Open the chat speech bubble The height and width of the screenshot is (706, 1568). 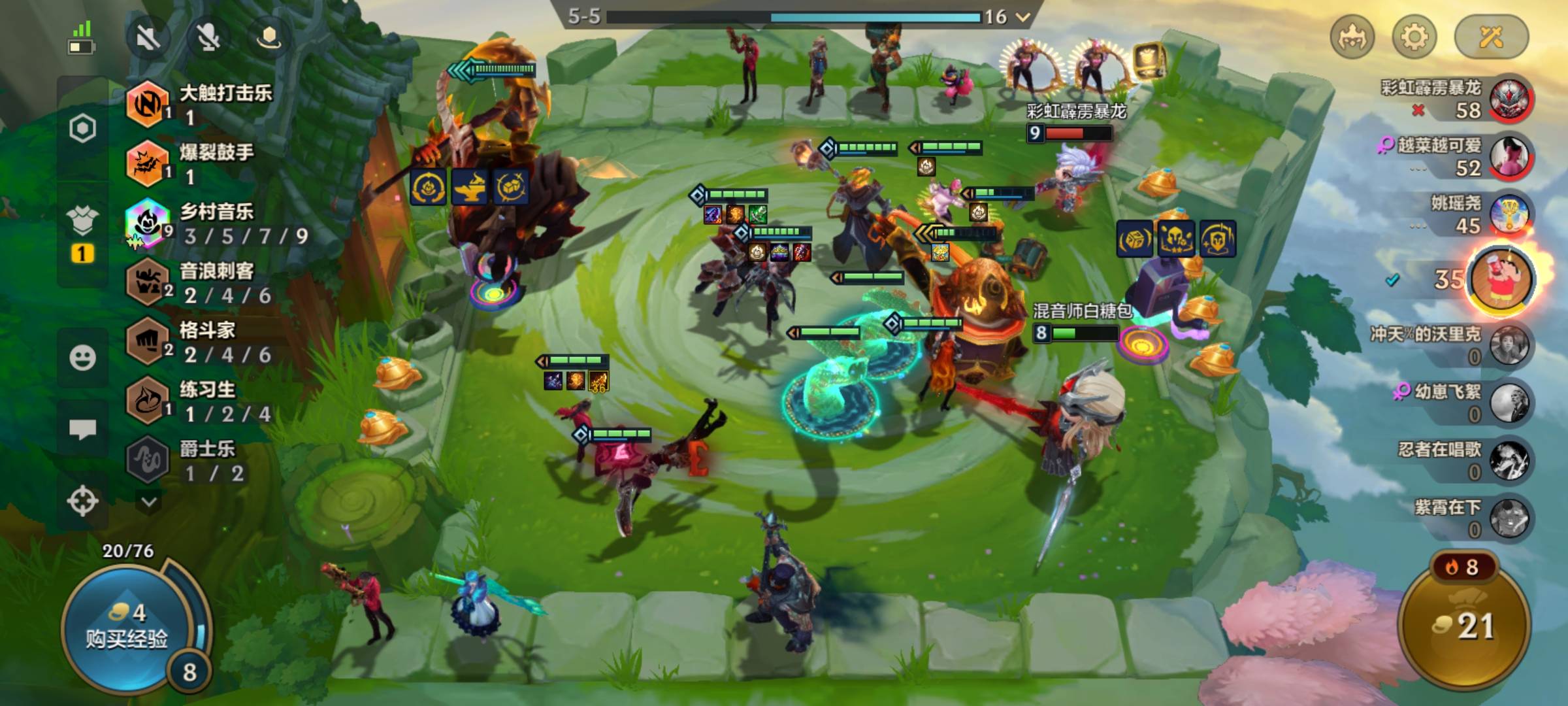82,429
